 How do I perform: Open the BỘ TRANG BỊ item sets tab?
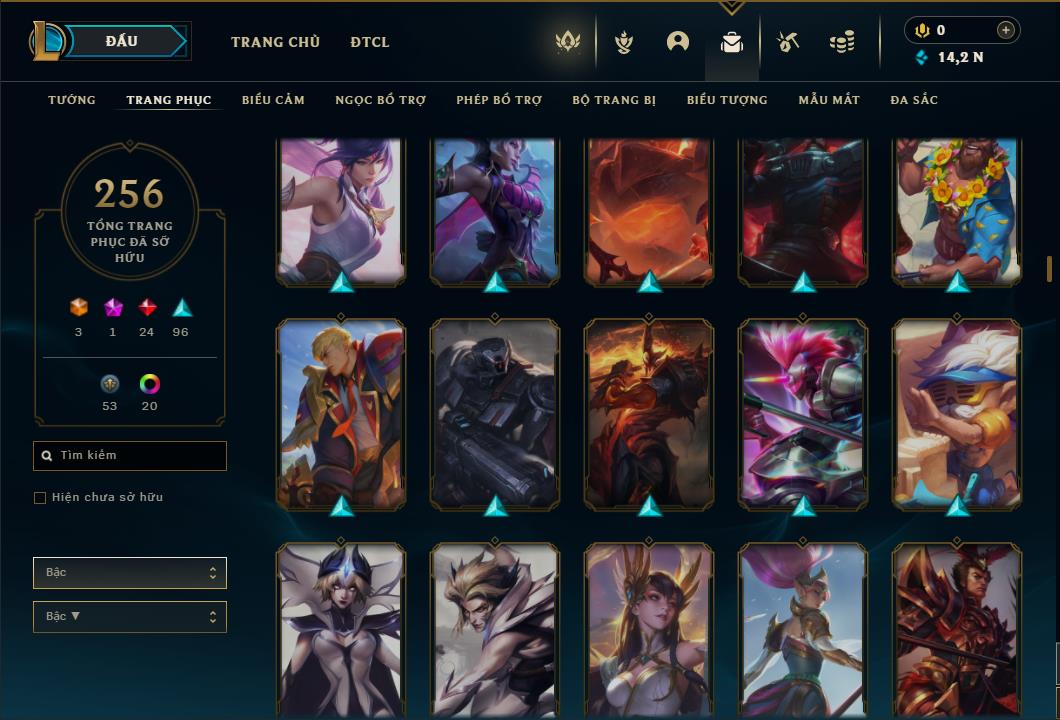click(x=614, y=100)
